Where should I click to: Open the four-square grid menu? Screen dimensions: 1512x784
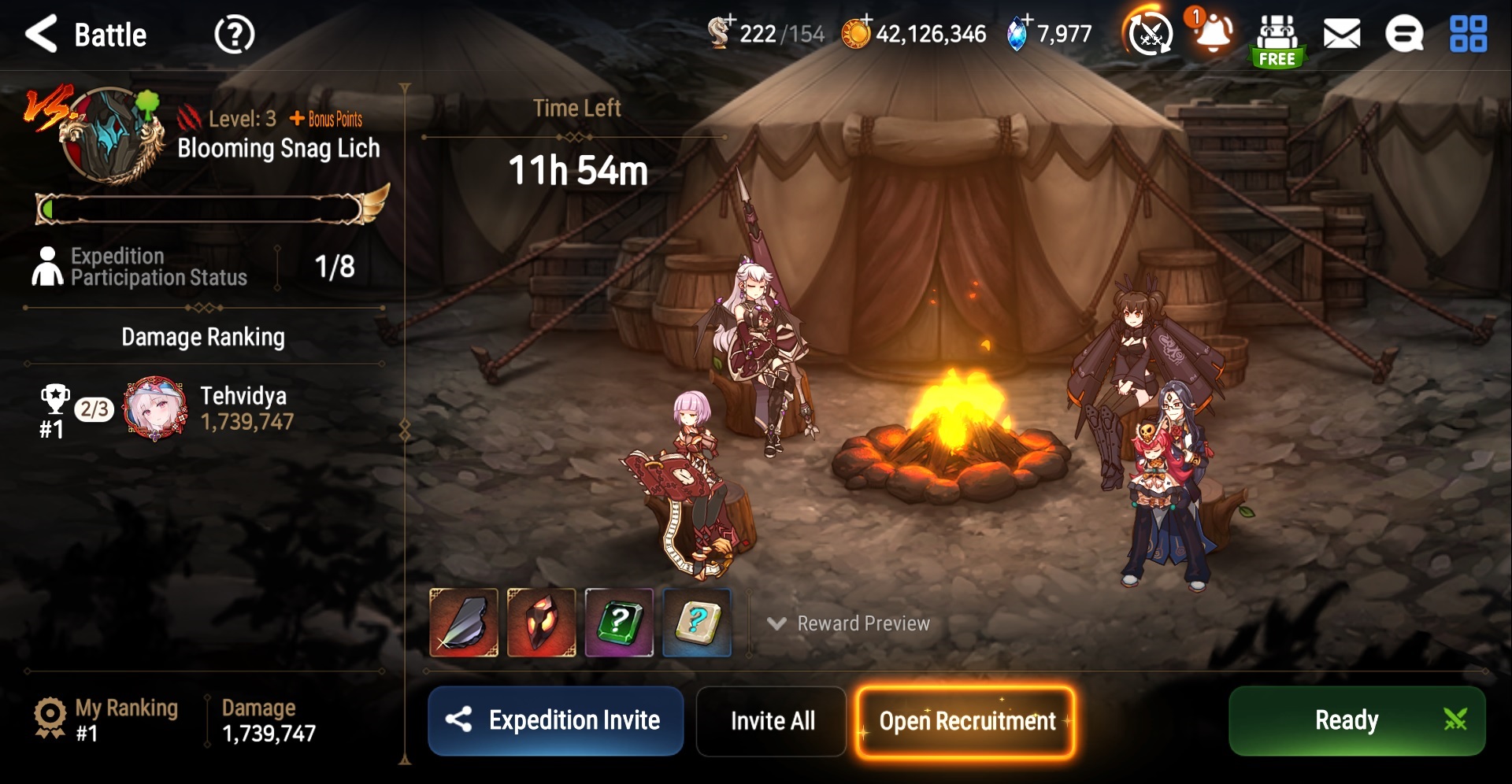[1468, 35]
